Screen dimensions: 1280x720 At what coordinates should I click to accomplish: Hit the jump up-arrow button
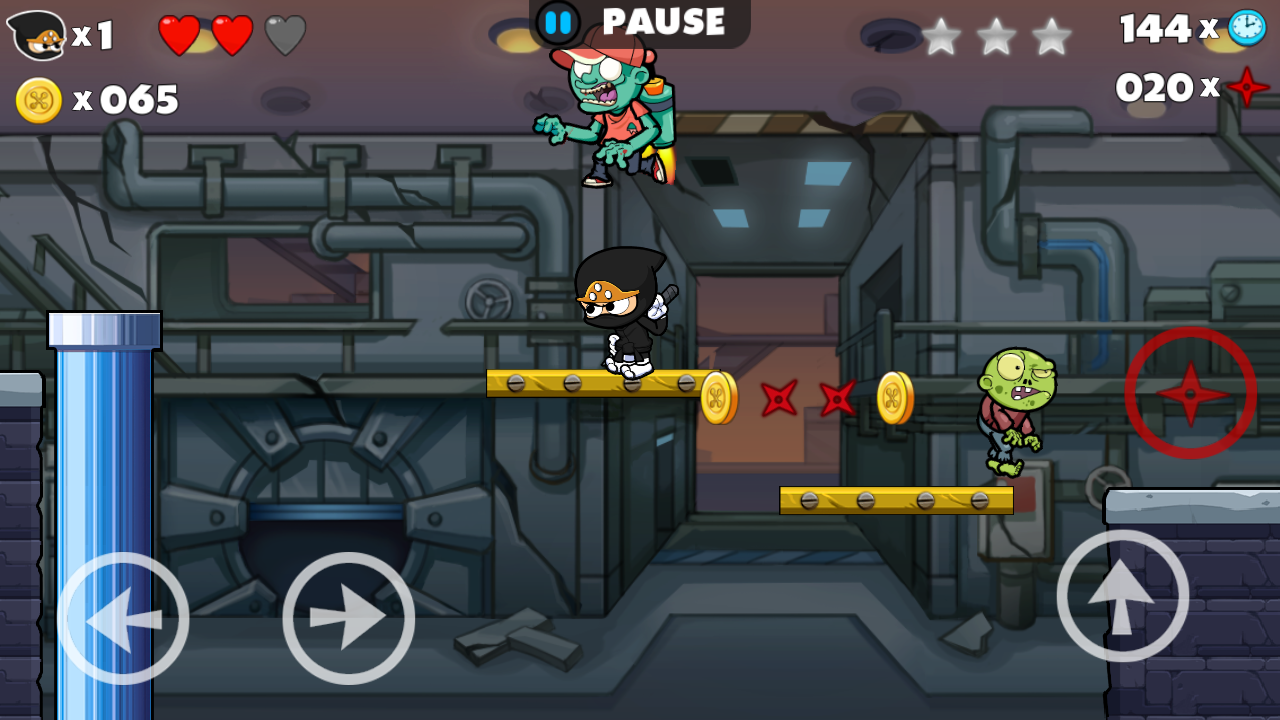tap(1122, 596)
